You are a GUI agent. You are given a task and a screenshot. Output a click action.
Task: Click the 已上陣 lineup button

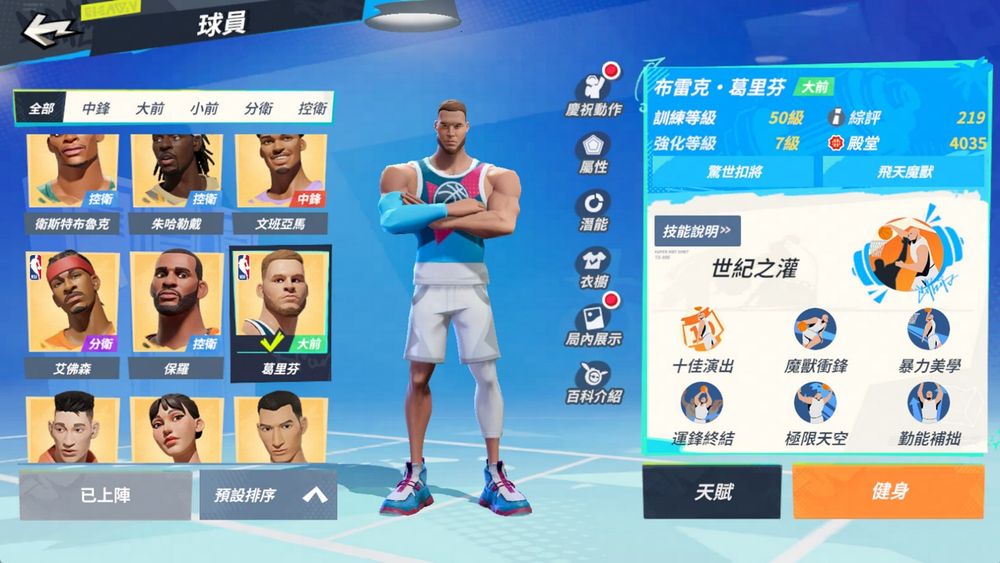[105, 494]
